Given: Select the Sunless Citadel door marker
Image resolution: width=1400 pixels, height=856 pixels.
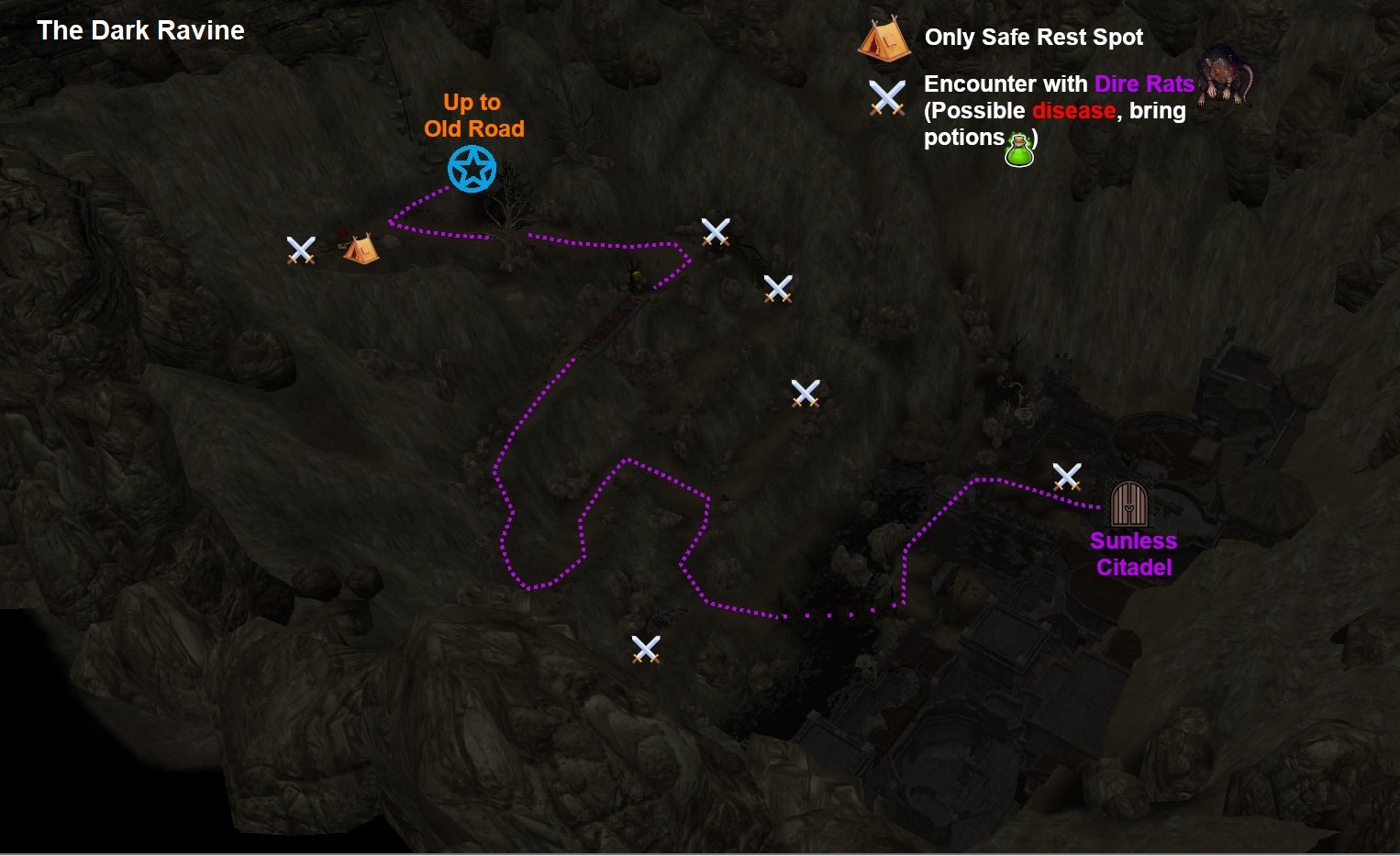Looking at the screenshot, I should 1128,504.
